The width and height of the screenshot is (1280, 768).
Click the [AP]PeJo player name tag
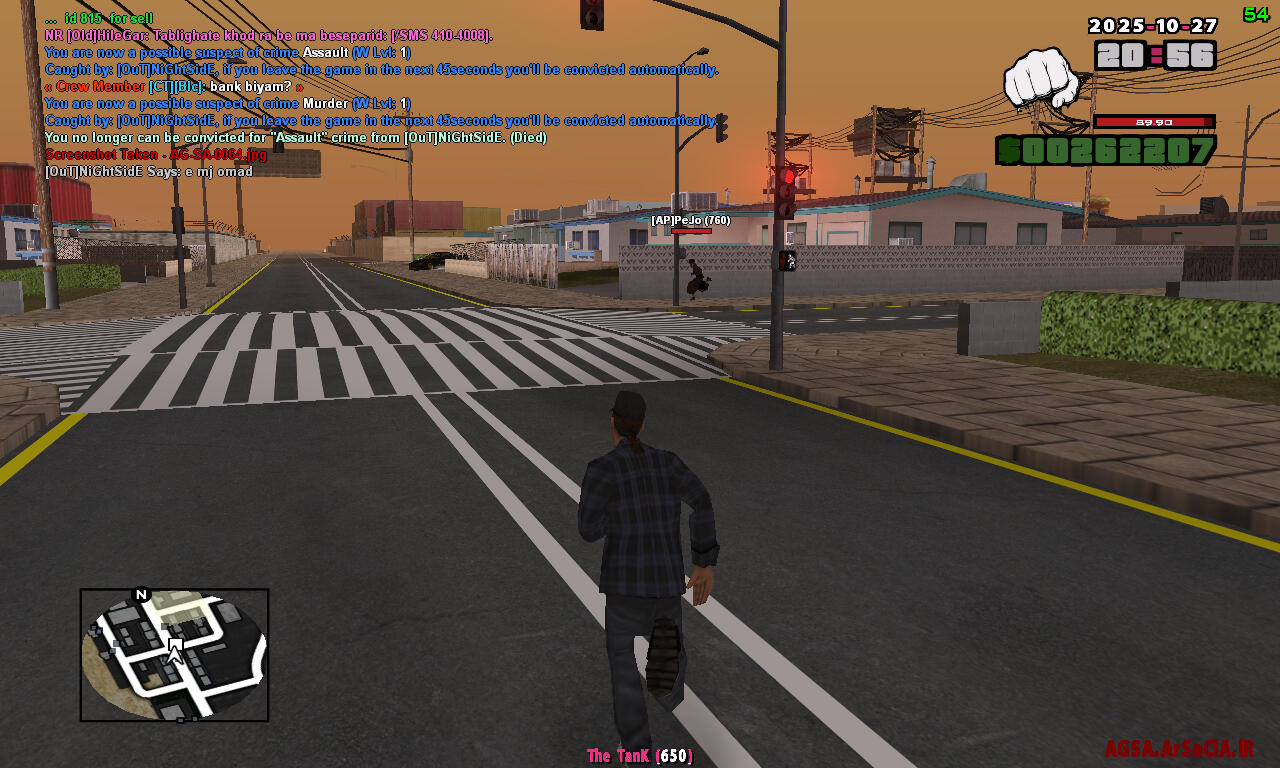[x=690, y=220]
